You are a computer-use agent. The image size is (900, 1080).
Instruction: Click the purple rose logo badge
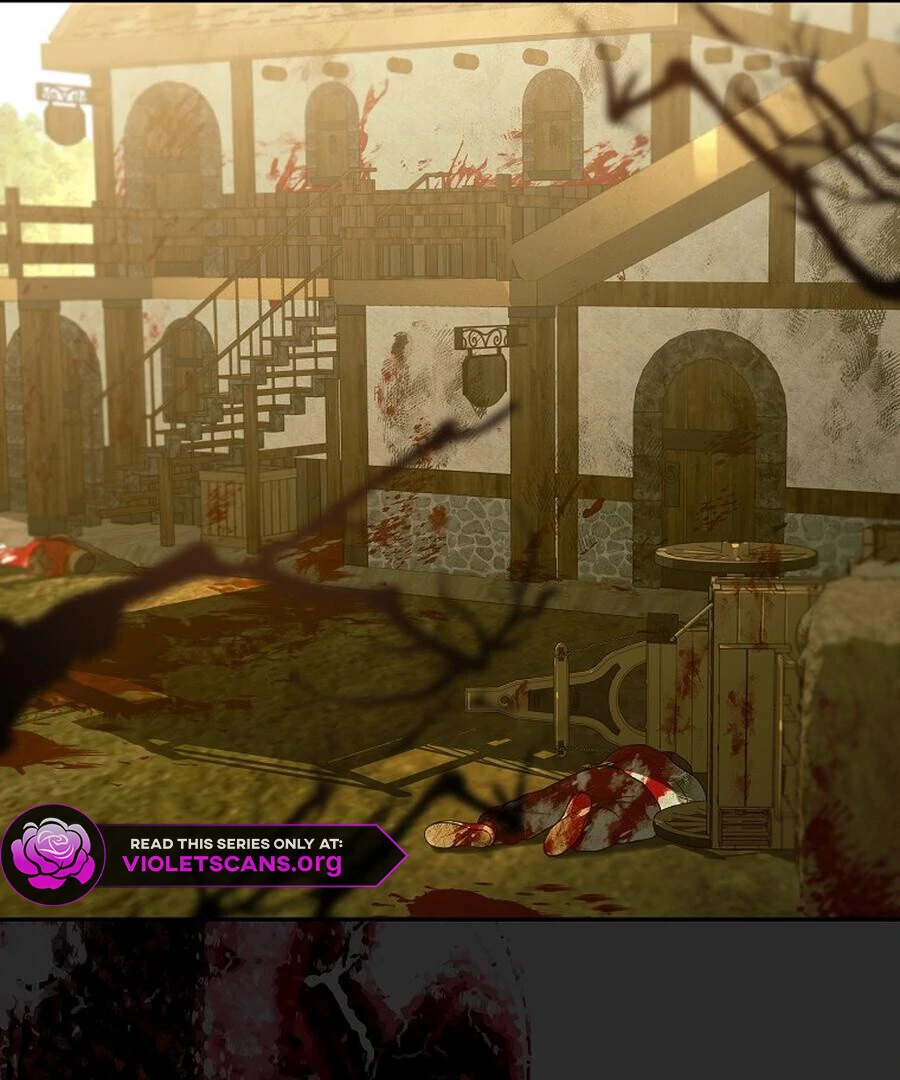53,855
